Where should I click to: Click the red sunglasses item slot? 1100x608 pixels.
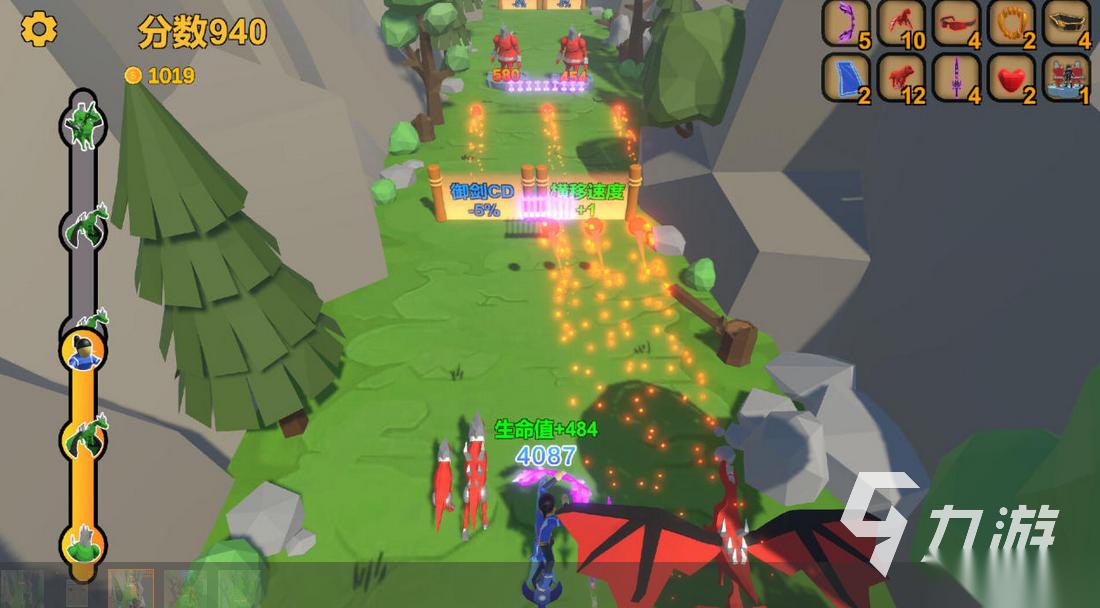pos(957,23)
